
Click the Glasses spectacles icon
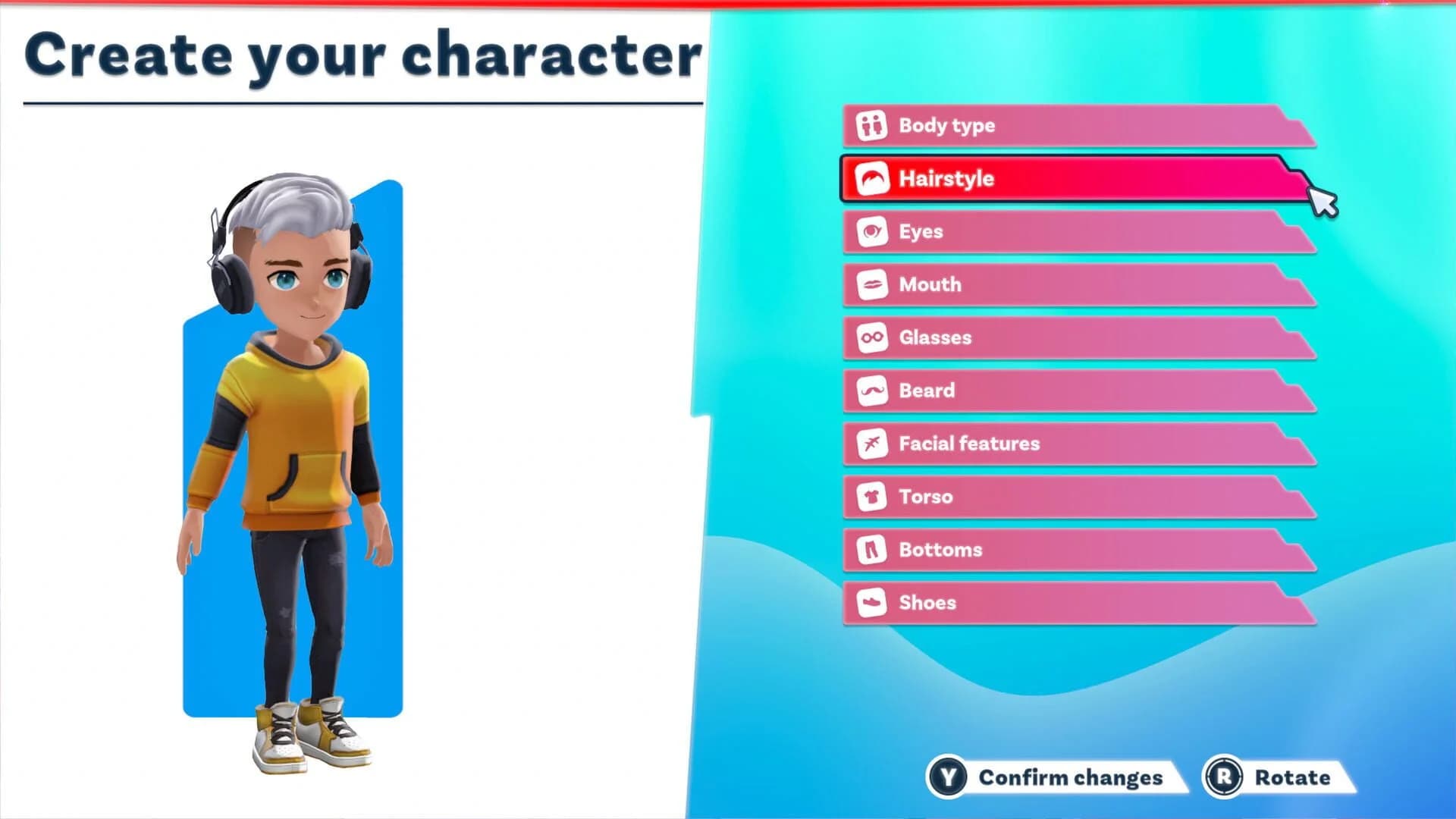(871, 337)
